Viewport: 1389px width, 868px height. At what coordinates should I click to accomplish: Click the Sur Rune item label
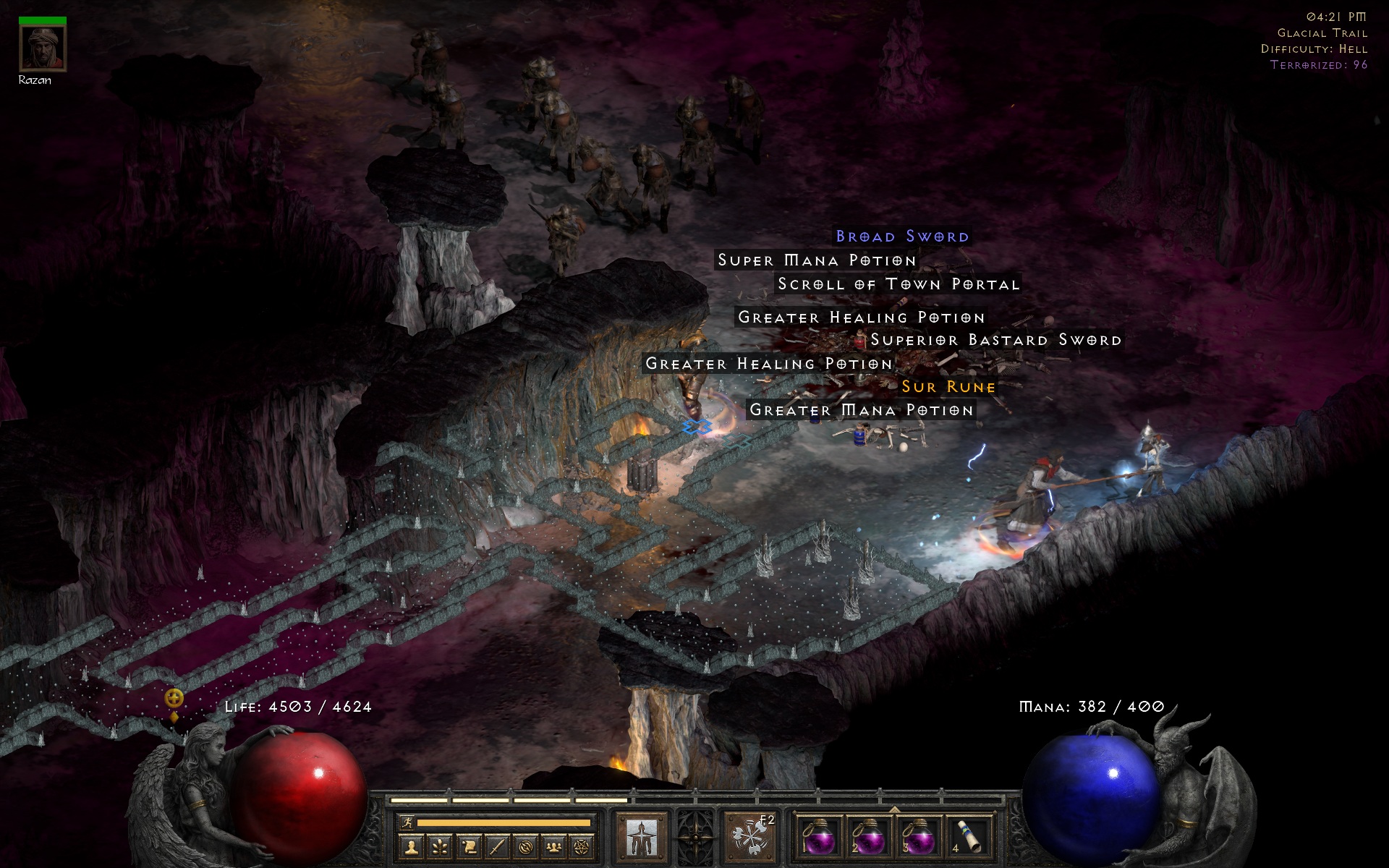[x=948, y=387]
